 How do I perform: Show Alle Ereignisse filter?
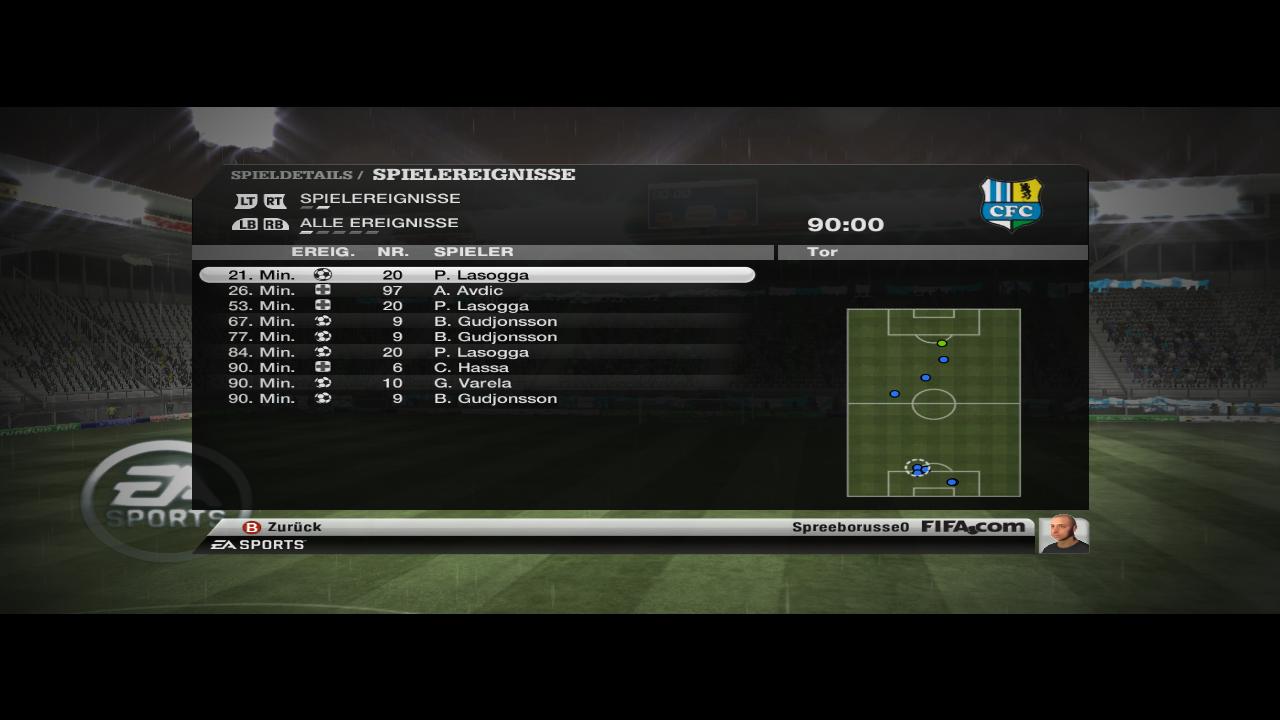pos(379,223)
